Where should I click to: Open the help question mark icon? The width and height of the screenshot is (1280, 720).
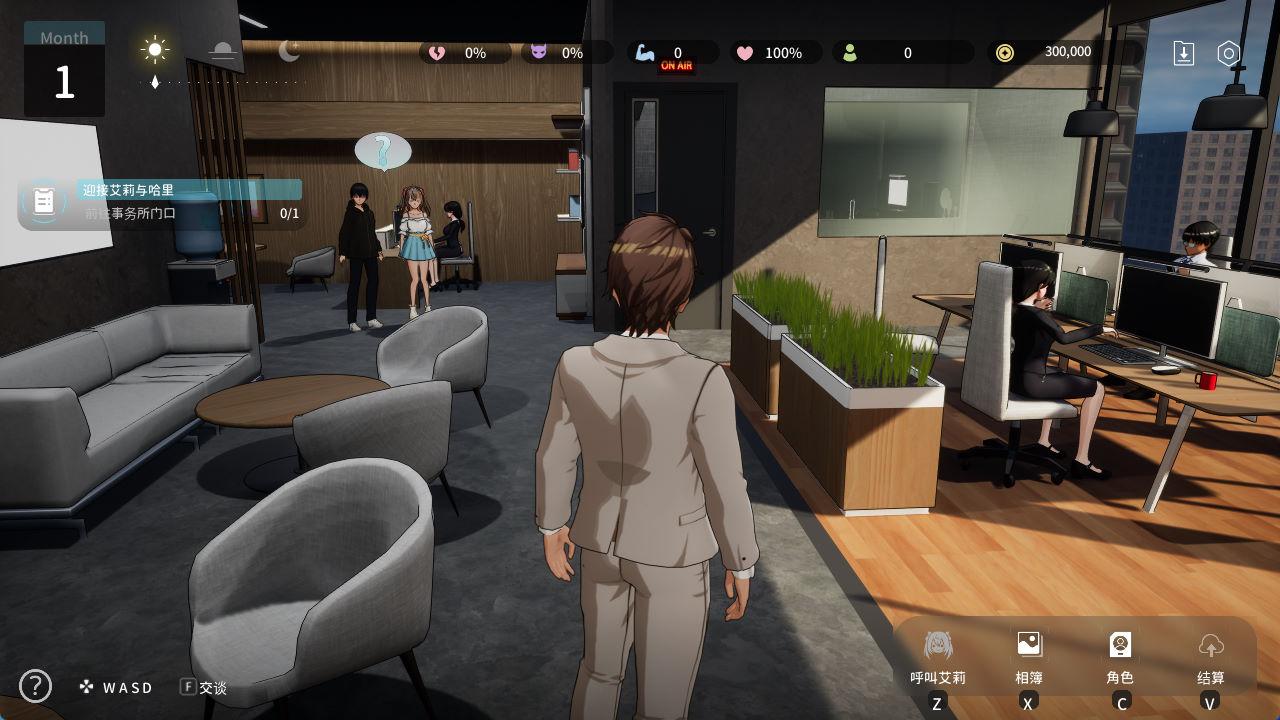pos(35,686)
